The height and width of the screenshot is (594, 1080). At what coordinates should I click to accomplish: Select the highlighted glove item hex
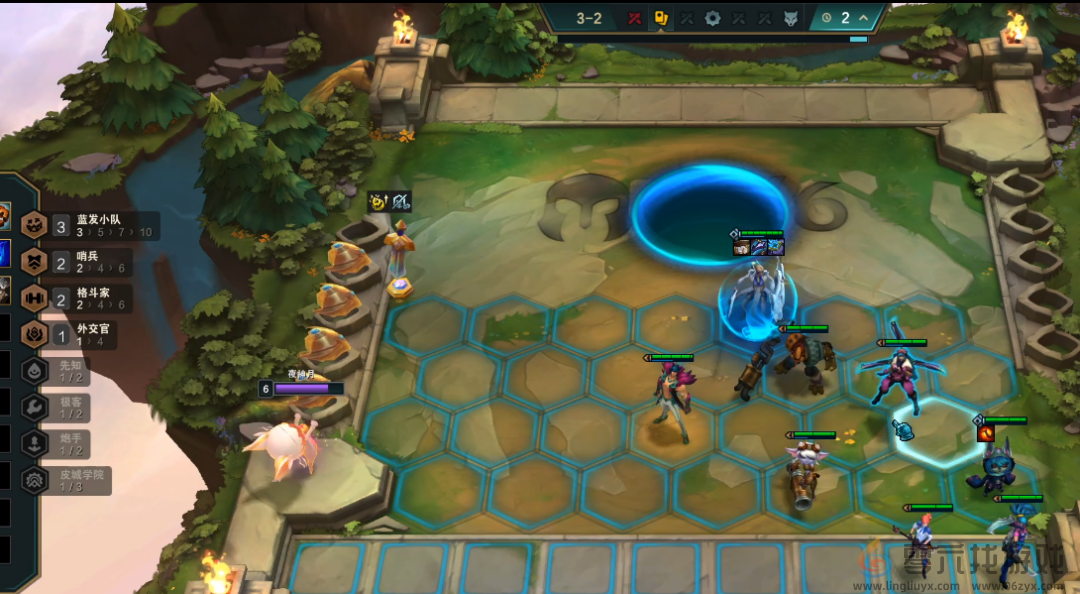click(902, 431)
